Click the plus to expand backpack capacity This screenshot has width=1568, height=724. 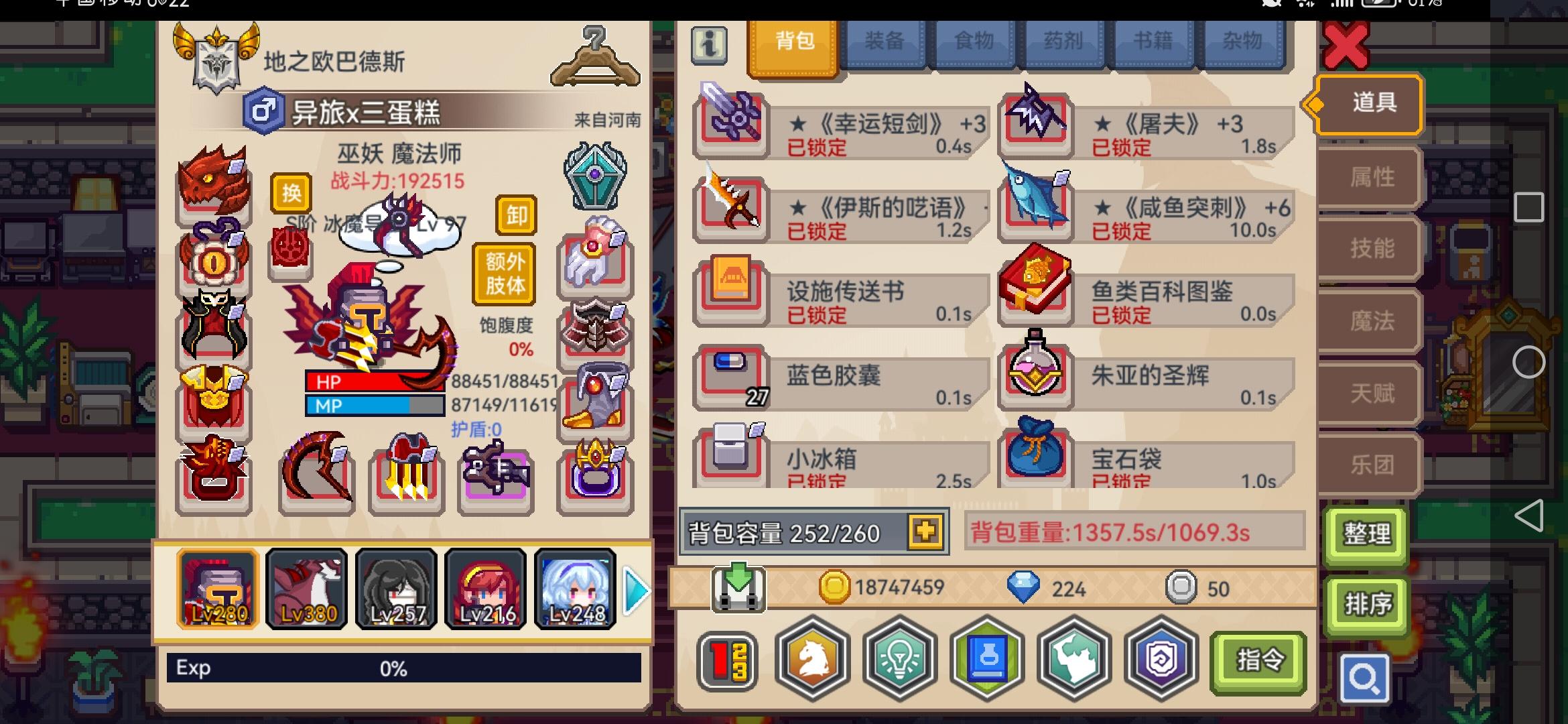point(925,532)
